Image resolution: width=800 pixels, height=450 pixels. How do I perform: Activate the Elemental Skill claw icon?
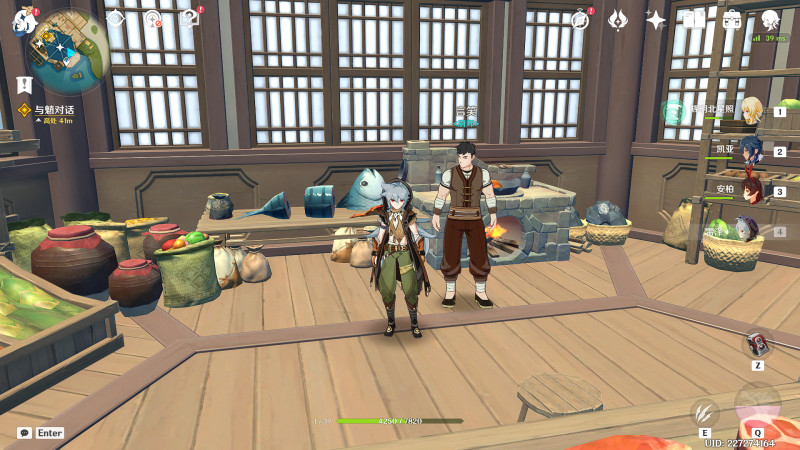pos(704,411)
